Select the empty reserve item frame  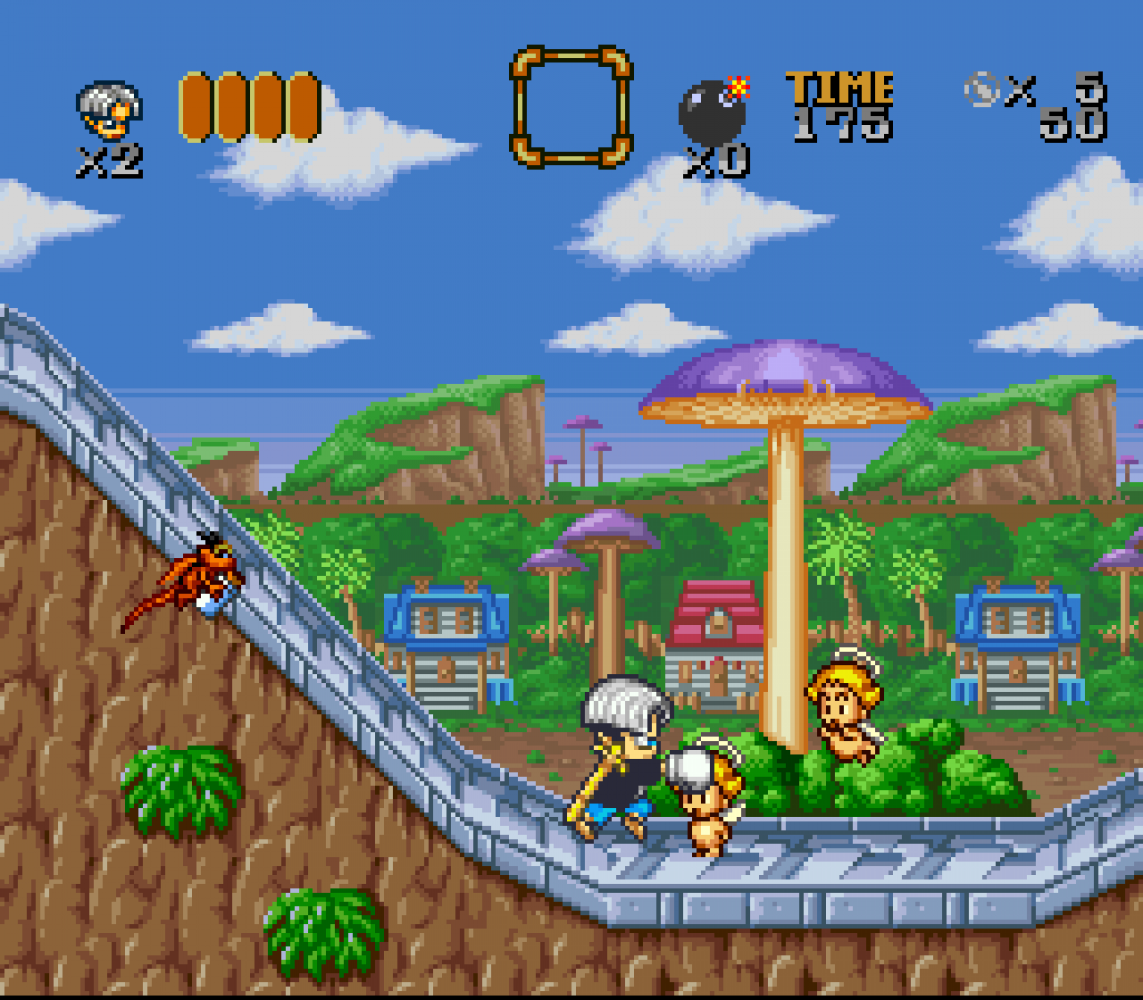pyautogui.click(x=571, y=105)
